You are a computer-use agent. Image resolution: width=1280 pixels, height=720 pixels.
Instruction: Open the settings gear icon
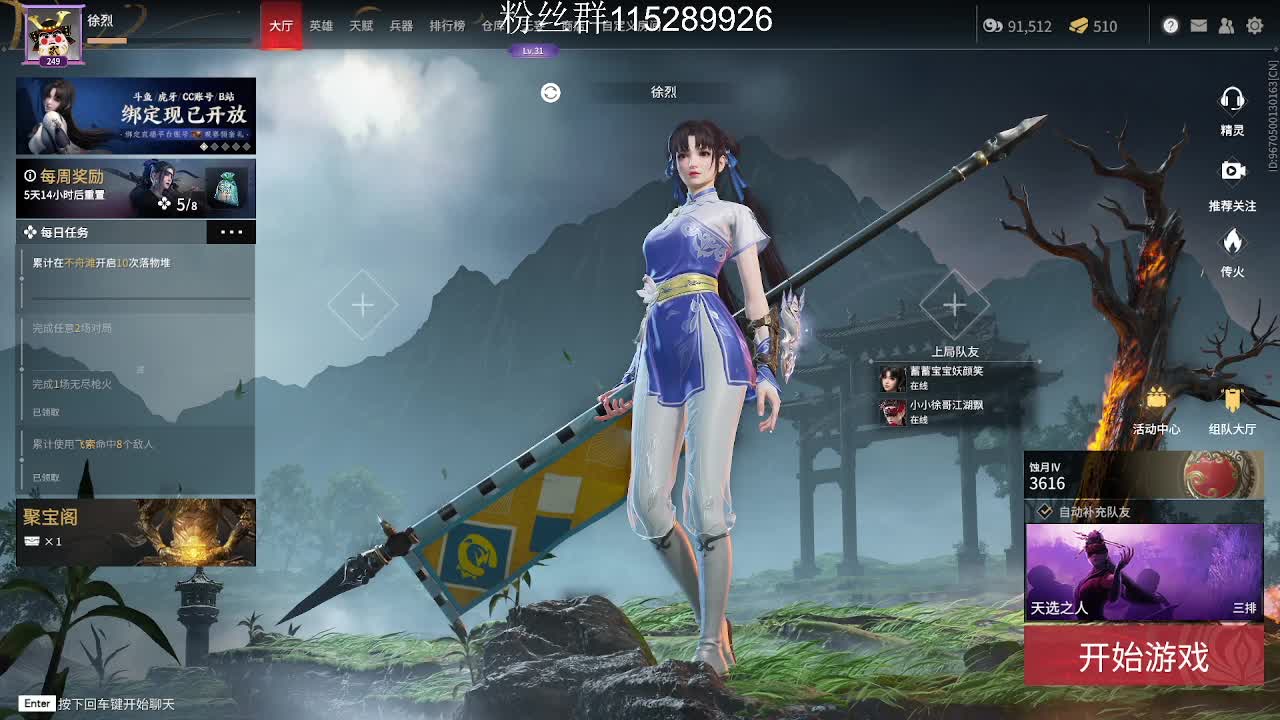pyautogui.click(x=1255, y=26)
